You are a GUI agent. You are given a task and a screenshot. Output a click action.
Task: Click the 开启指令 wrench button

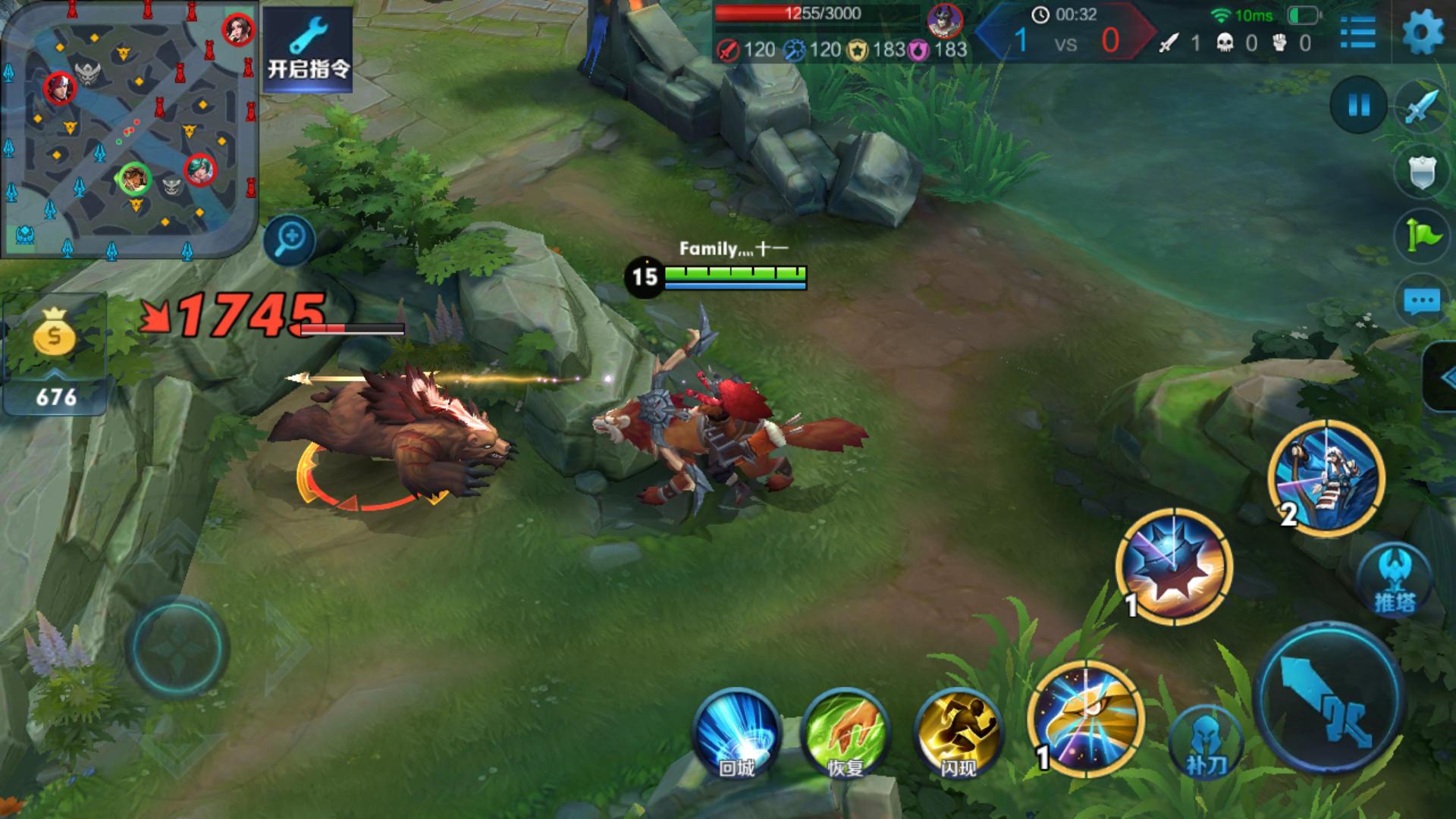308,49
